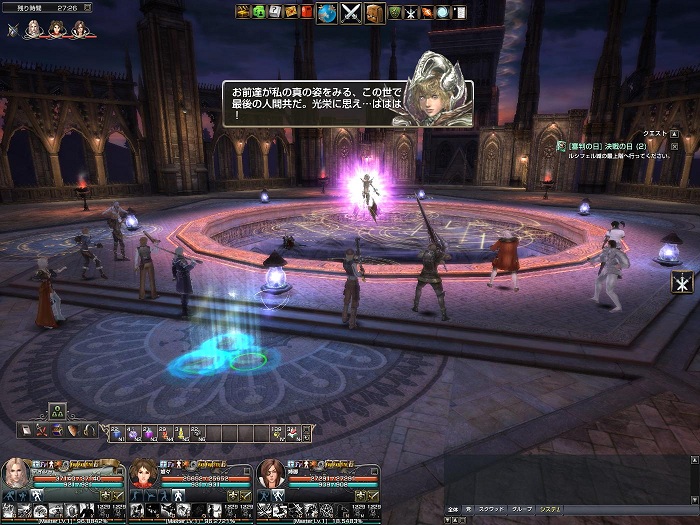Toggle the green triangle formation button

(57, 410)
